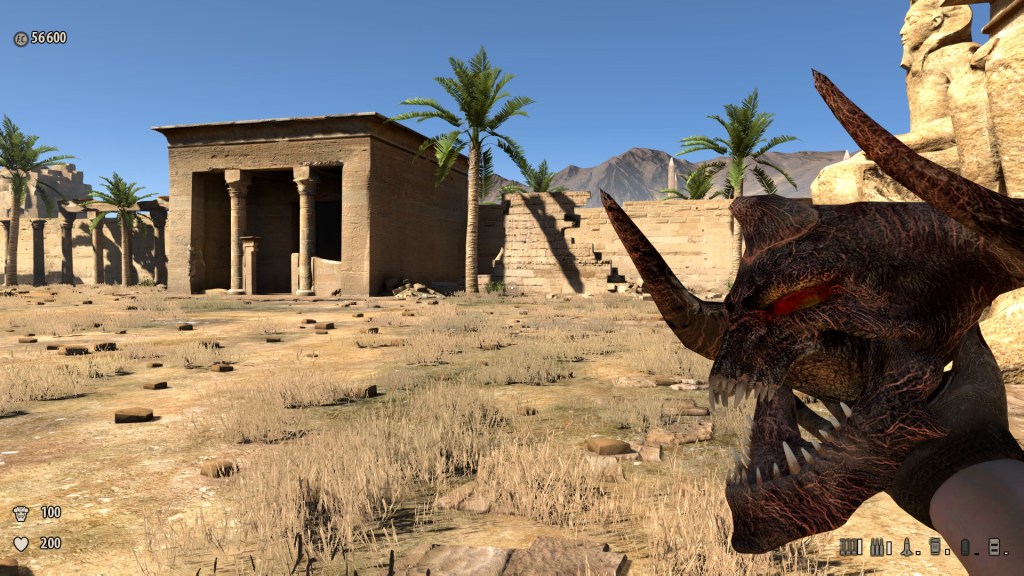This screenshot has width=1024, height=576.
Task: Select the rifle bullets ammo icon
Action: click(879, 546)
